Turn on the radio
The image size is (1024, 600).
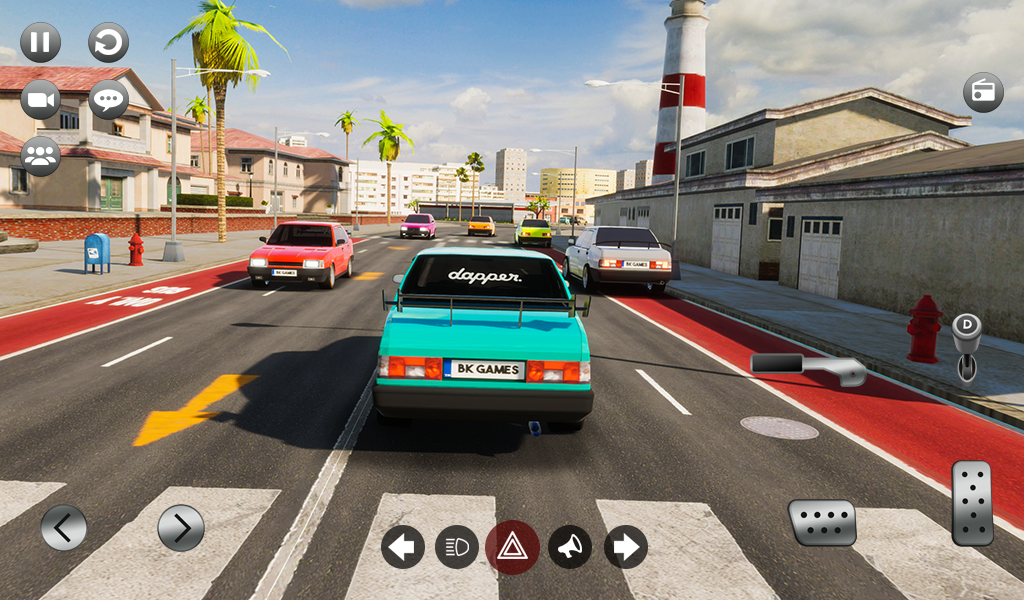[983, 92]
